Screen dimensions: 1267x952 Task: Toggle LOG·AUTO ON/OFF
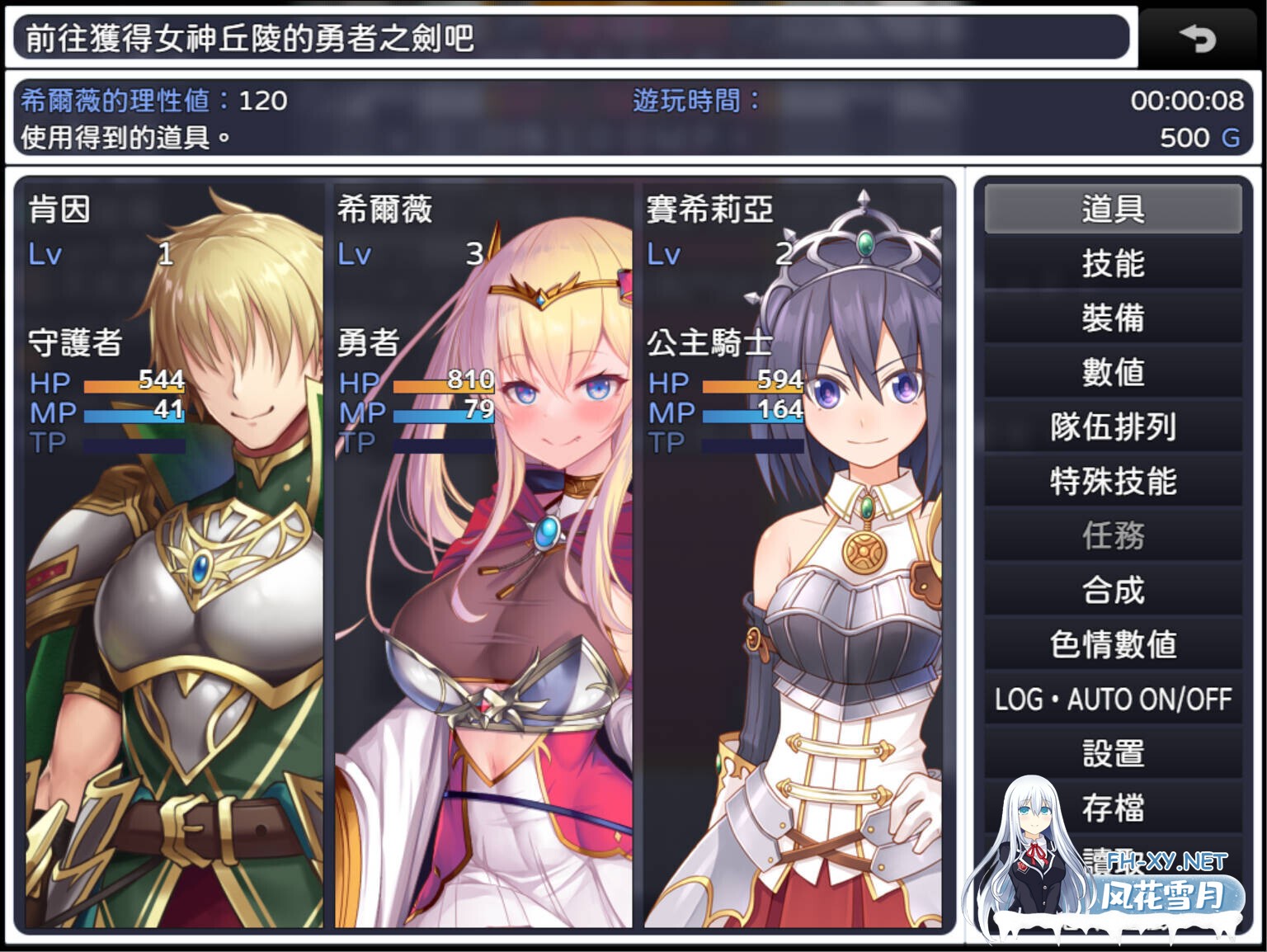pyautogui.click(x=1113, y=700)
